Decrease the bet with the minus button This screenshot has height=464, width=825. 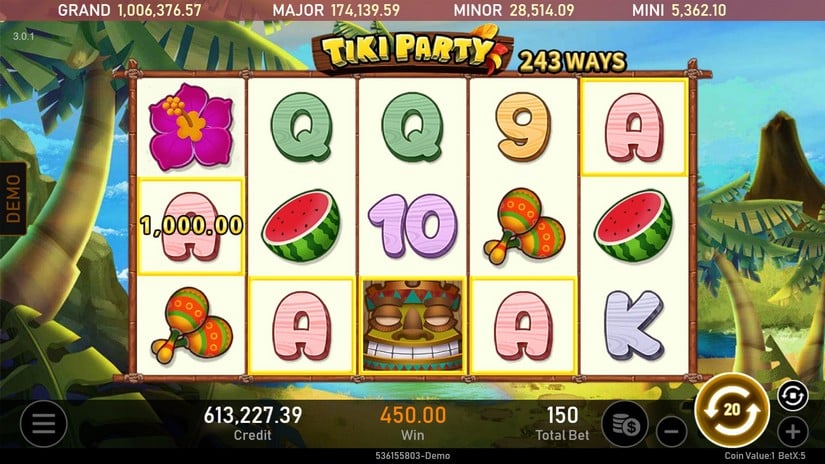[x=672, y=433]
